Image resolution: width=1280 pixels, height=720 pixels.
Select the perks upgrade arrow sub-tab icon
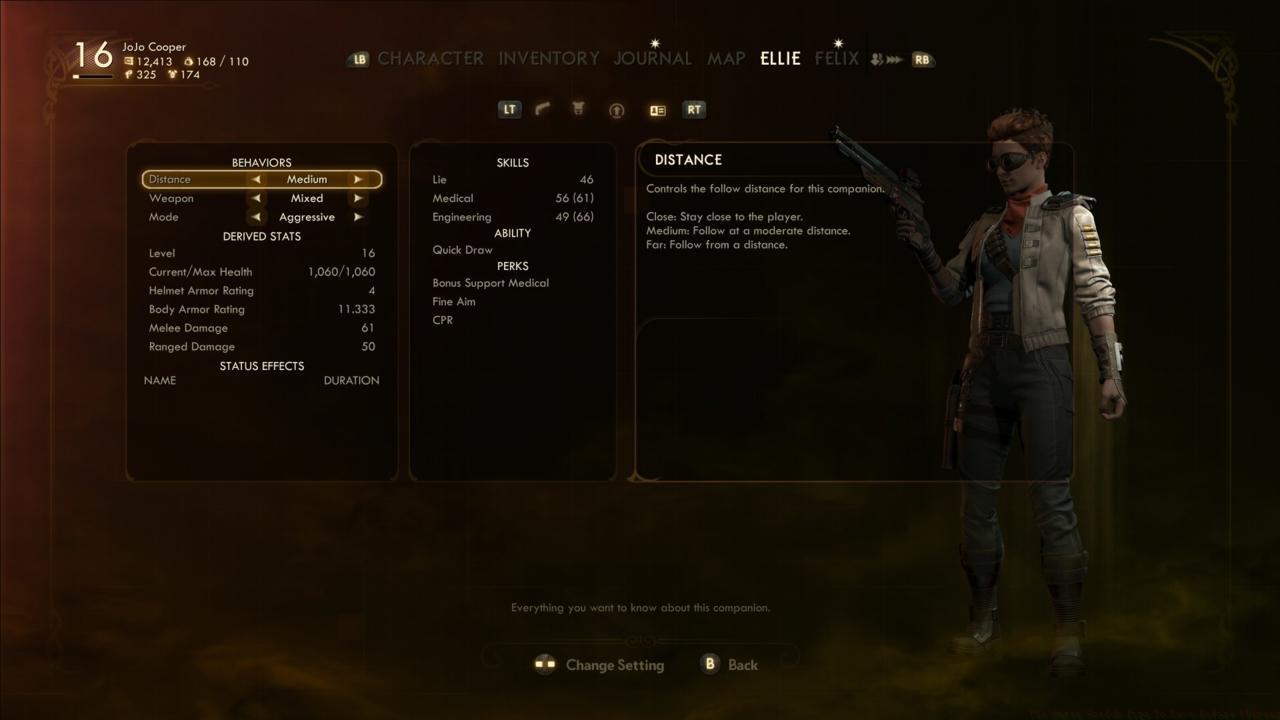(617, 109)
